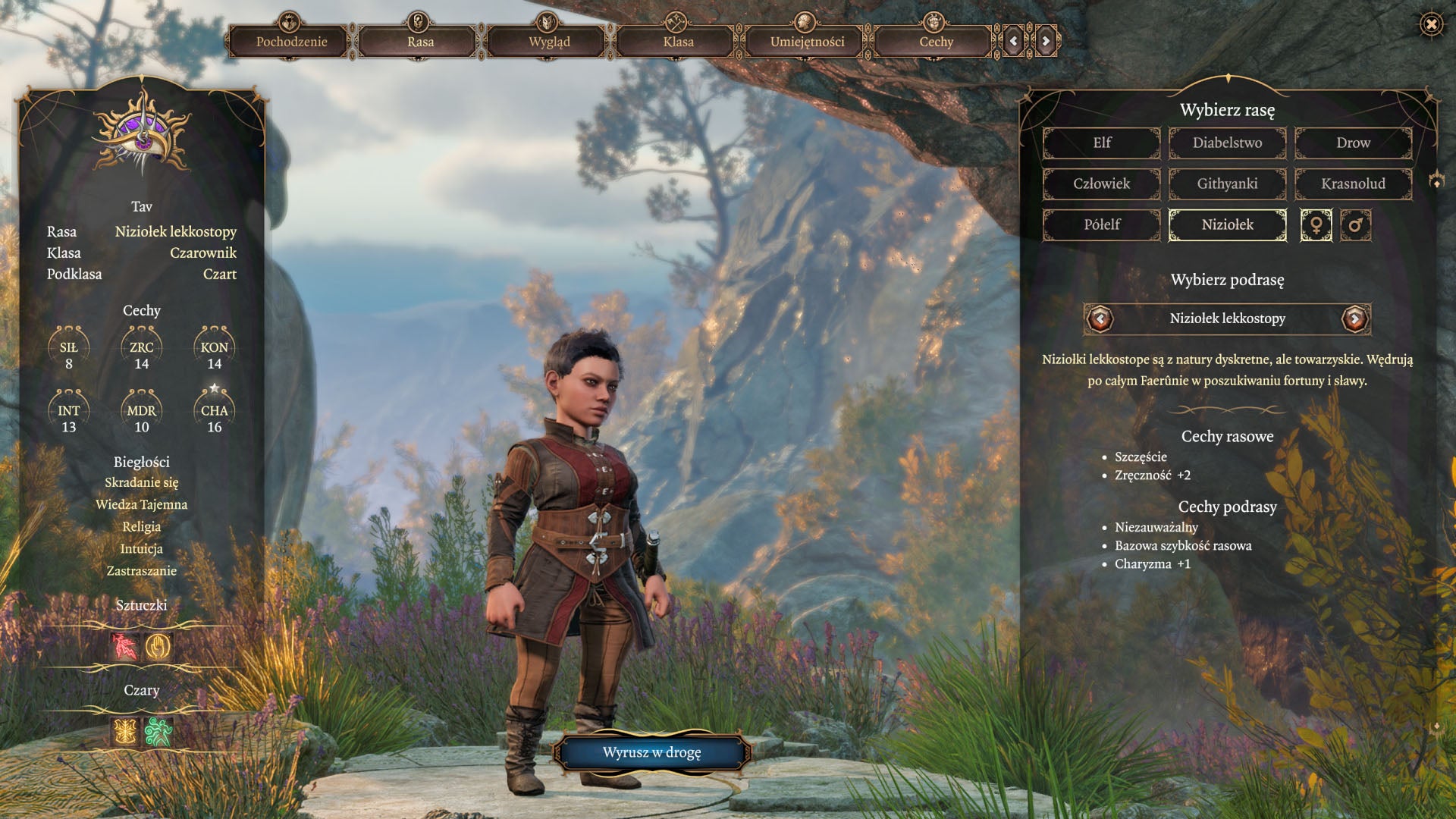Select the Drow race
Image resolution: width=1456 pixels, height=819 pixels.
coord(1353,143)
